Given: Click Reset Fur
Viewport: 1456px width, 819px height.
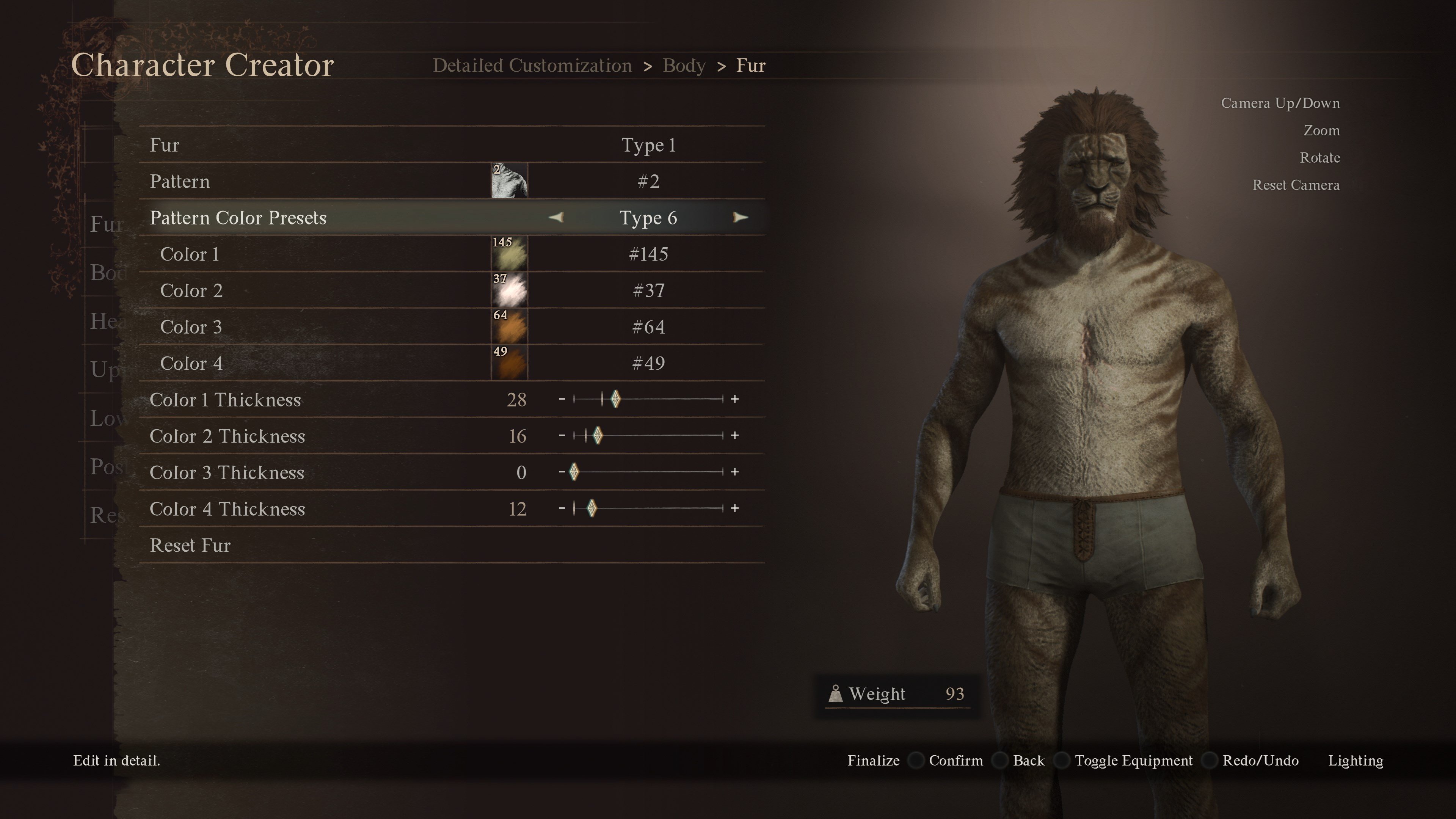Looking at the screenshot, I should pos(190,545).
